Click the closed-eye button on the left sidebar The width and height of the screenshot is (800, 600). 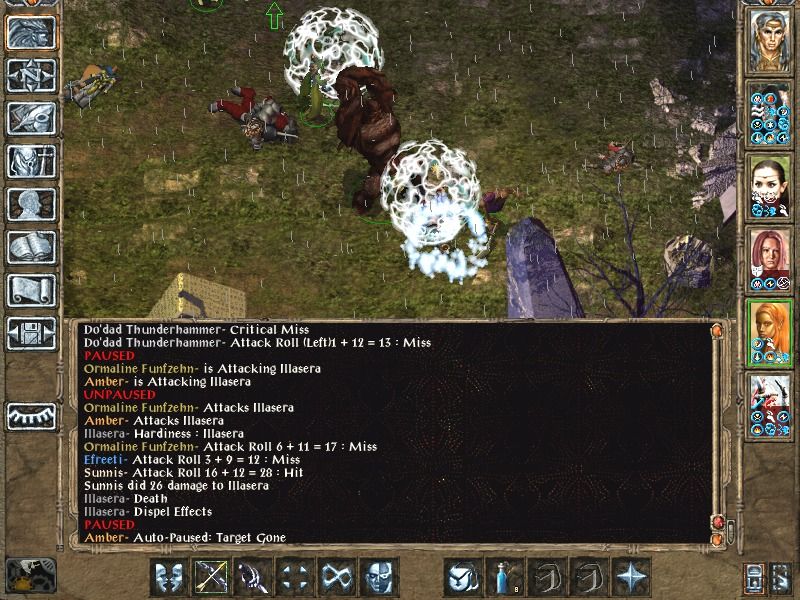[x=30, y=415]
